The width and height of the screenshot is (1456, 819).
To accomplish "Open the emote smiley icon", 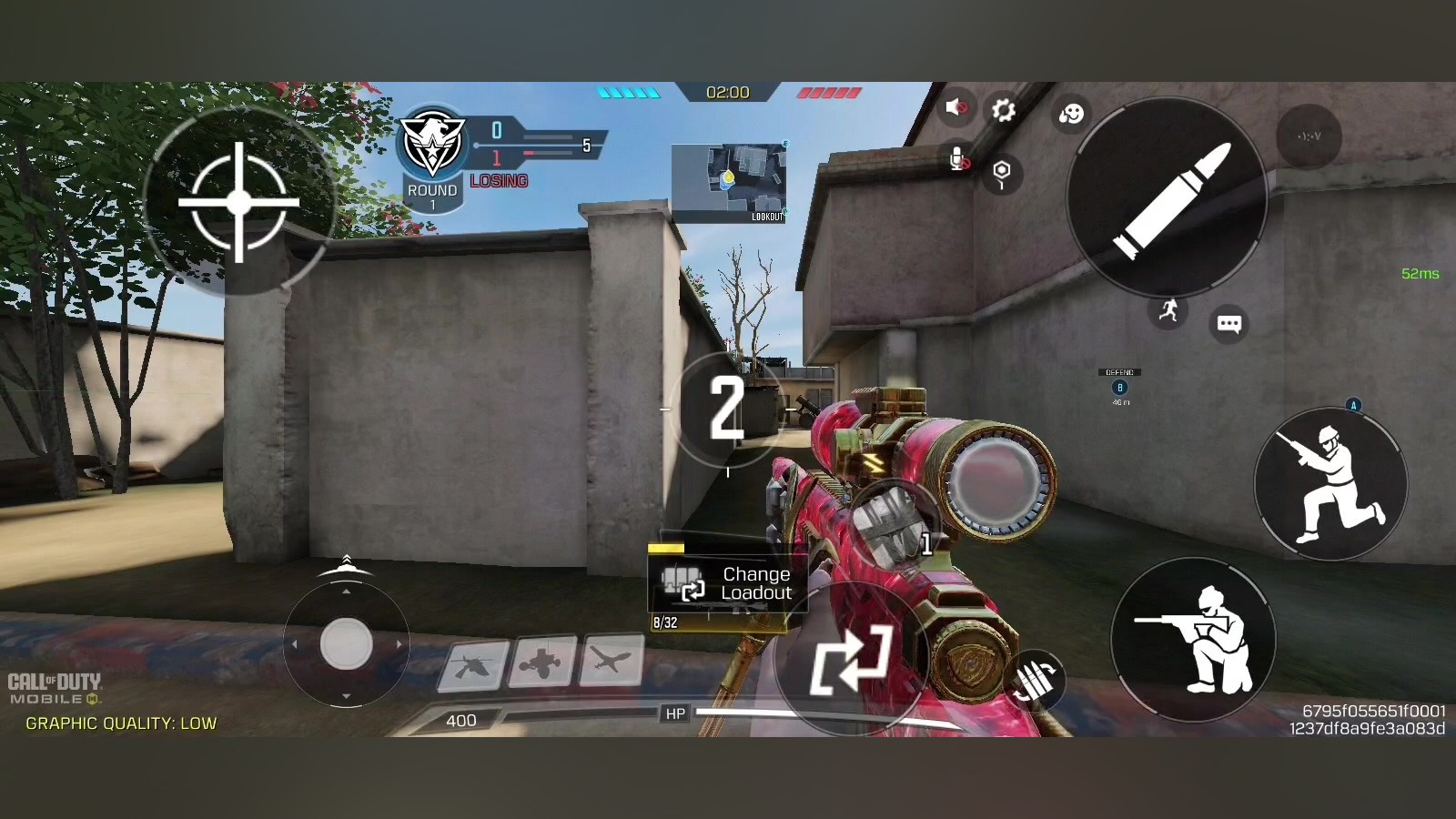I will pyautogui.click(x=1071, y=114).
